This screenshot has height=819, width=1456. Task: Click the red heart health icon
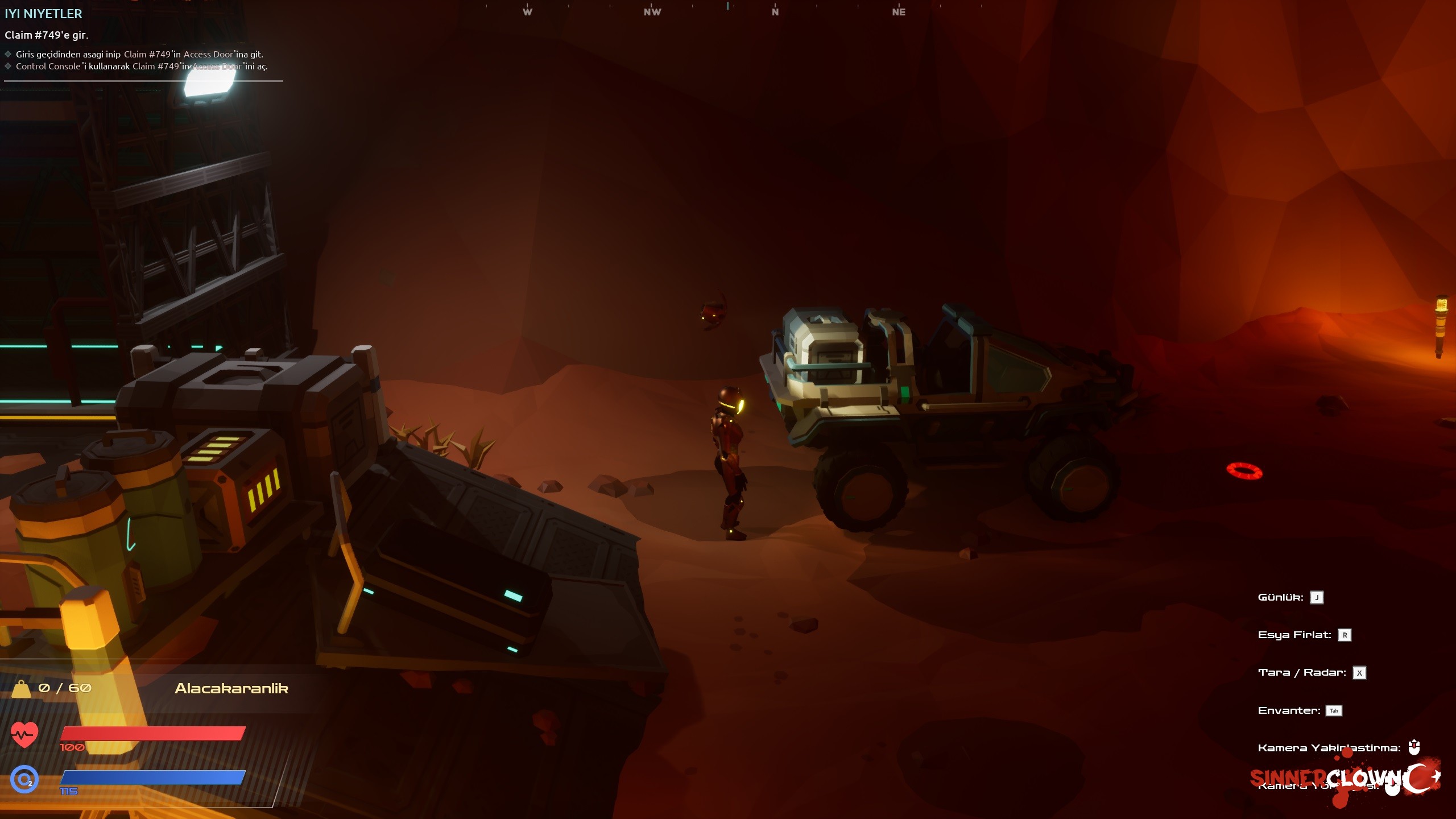(24, 735)
